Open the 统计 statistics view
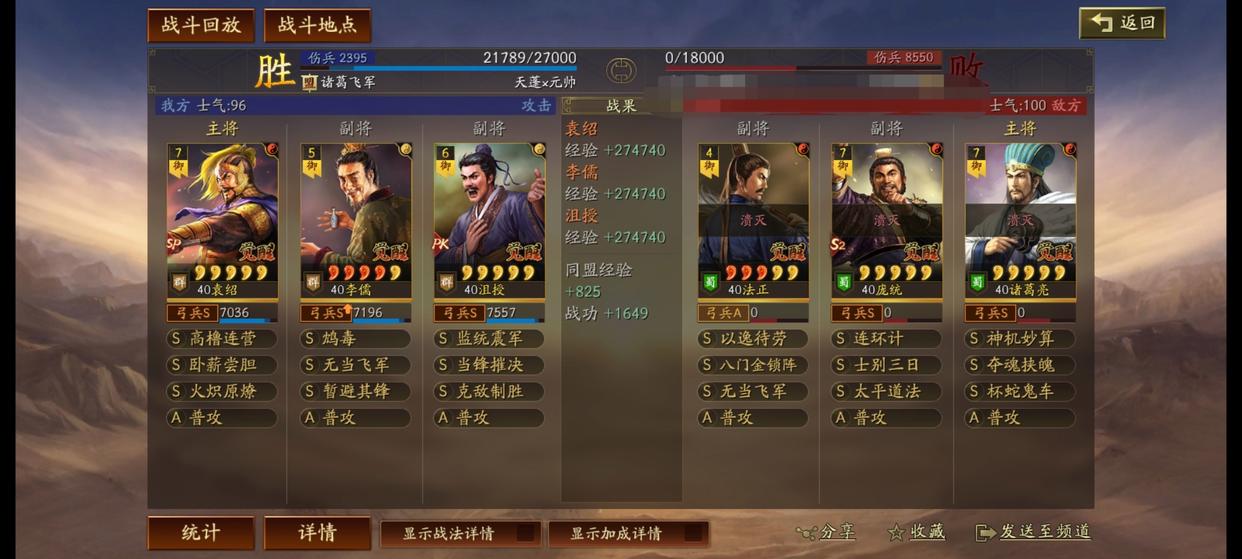This screenshot has width=1242, height=559. pos(201,533)
